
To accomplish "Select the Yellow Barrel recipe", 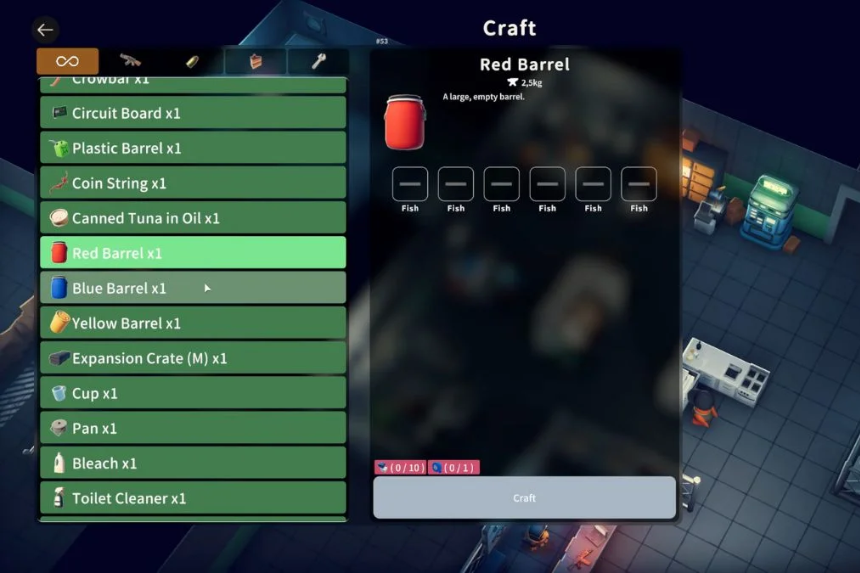I will [x=193, y=323].
